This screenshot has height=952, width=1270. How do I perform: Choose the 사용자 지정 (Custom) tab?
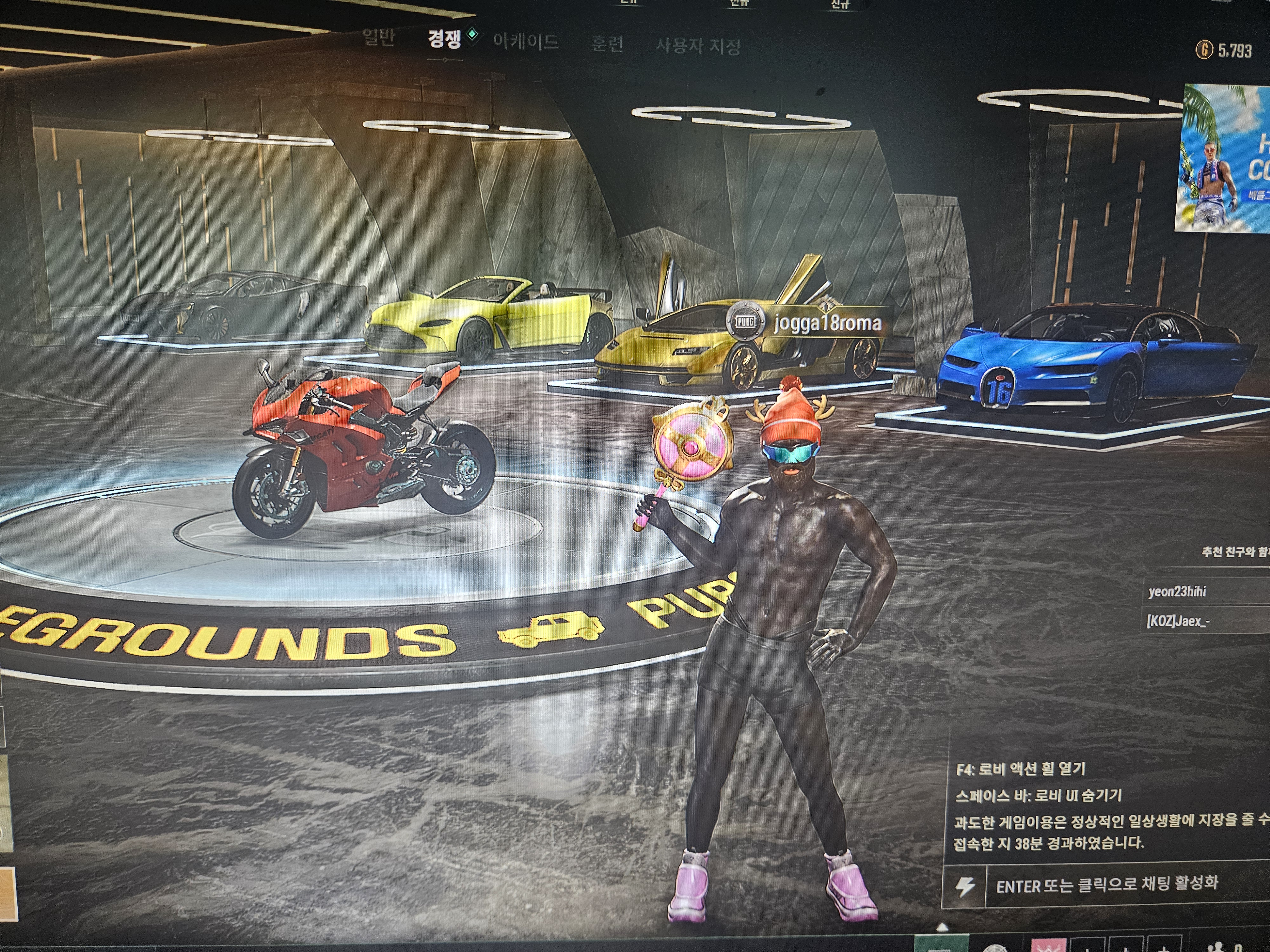point(698,45)
